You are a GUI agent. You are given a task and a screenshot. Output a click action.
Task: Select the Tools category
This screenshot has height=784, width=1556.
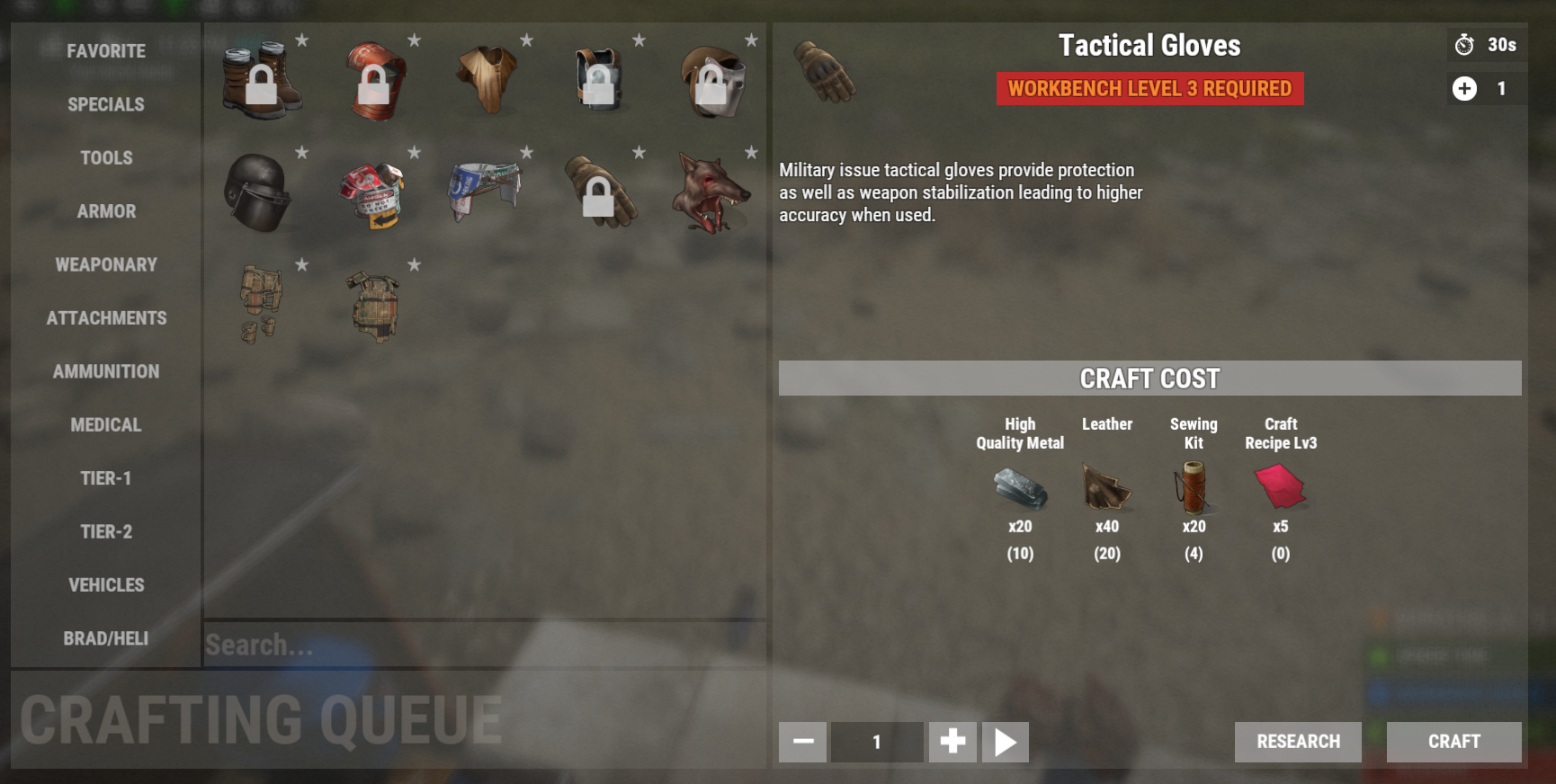coord(106,158)
